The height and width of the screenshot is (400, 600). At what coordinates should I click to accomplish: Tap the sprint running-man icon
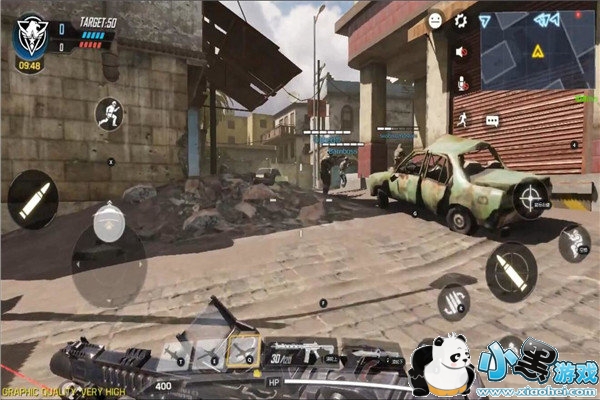(x=461, y=120)
